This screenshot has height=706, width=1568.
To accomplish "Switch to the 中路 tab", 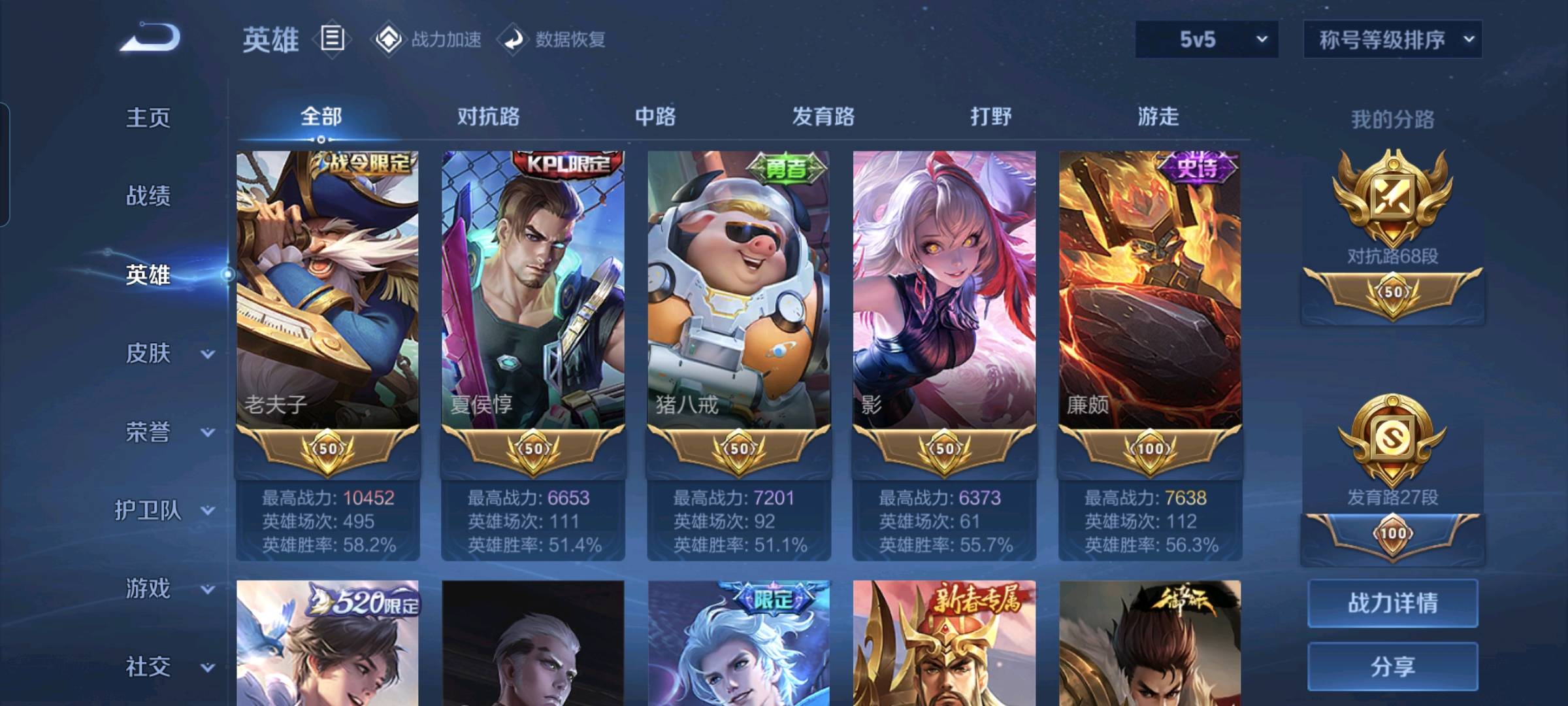I will click(655, 116).
